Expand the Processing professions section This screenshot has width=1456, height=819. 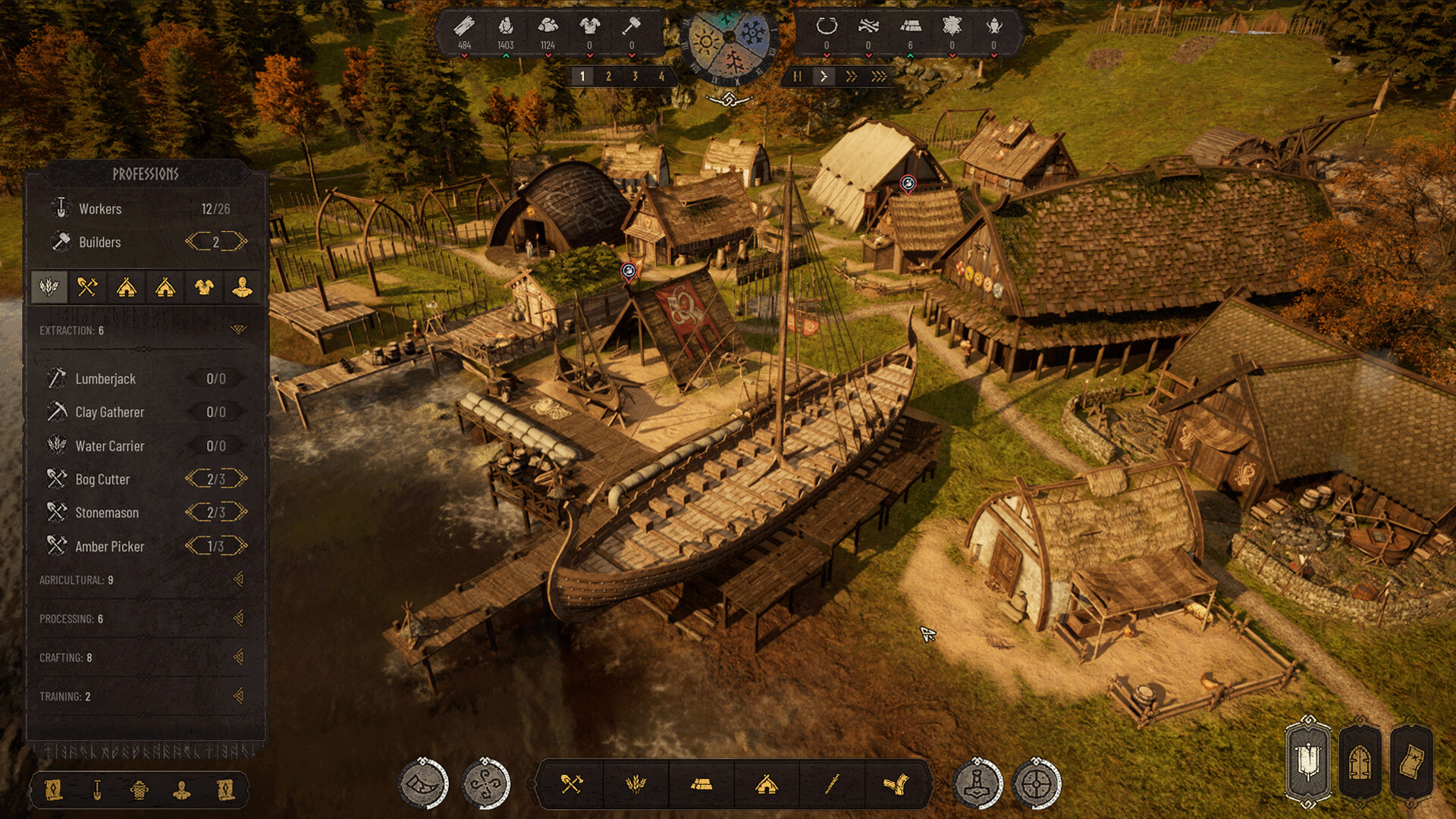click(x=238, y=619)
